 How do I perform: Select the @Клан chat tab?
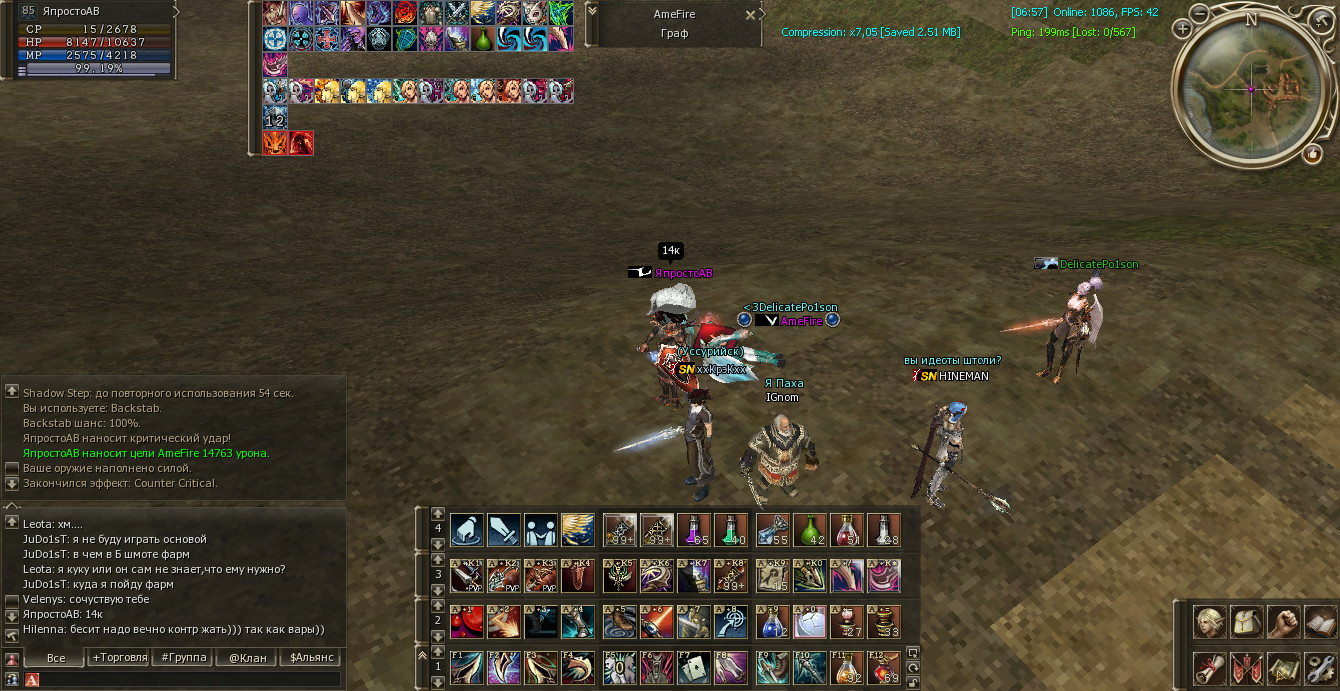[x=247, y=658]
